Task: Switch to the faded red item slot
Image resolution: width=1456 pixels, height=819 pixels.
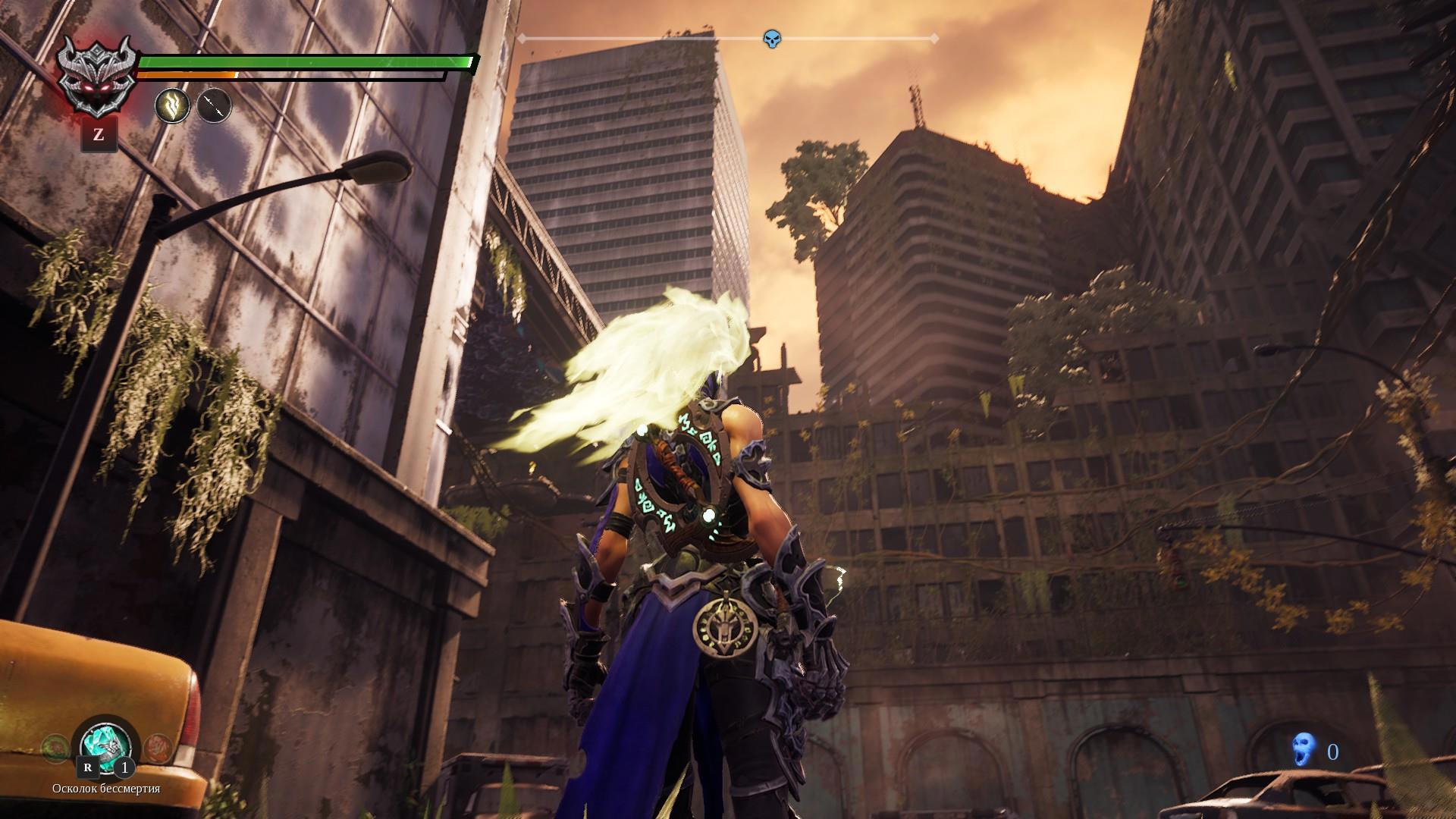Action: click(x=156, y=748)
